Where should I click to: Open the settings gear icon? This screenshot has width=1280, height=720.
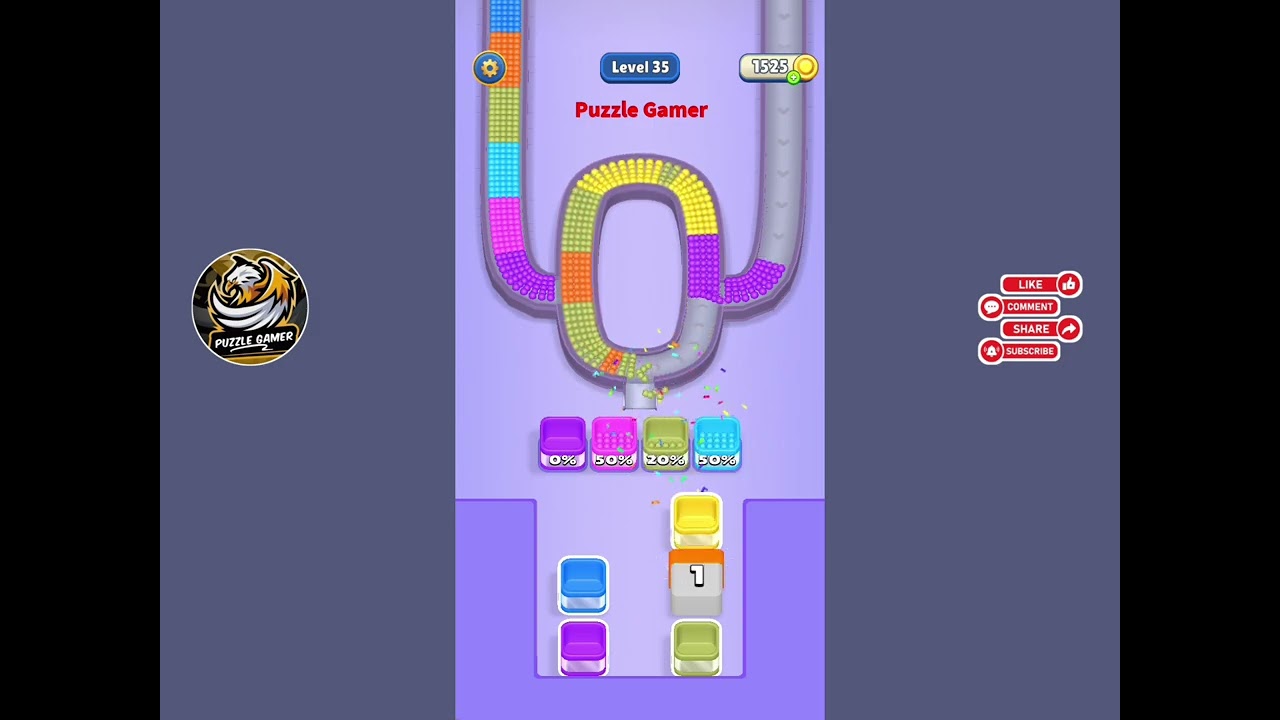pos(489,68)
